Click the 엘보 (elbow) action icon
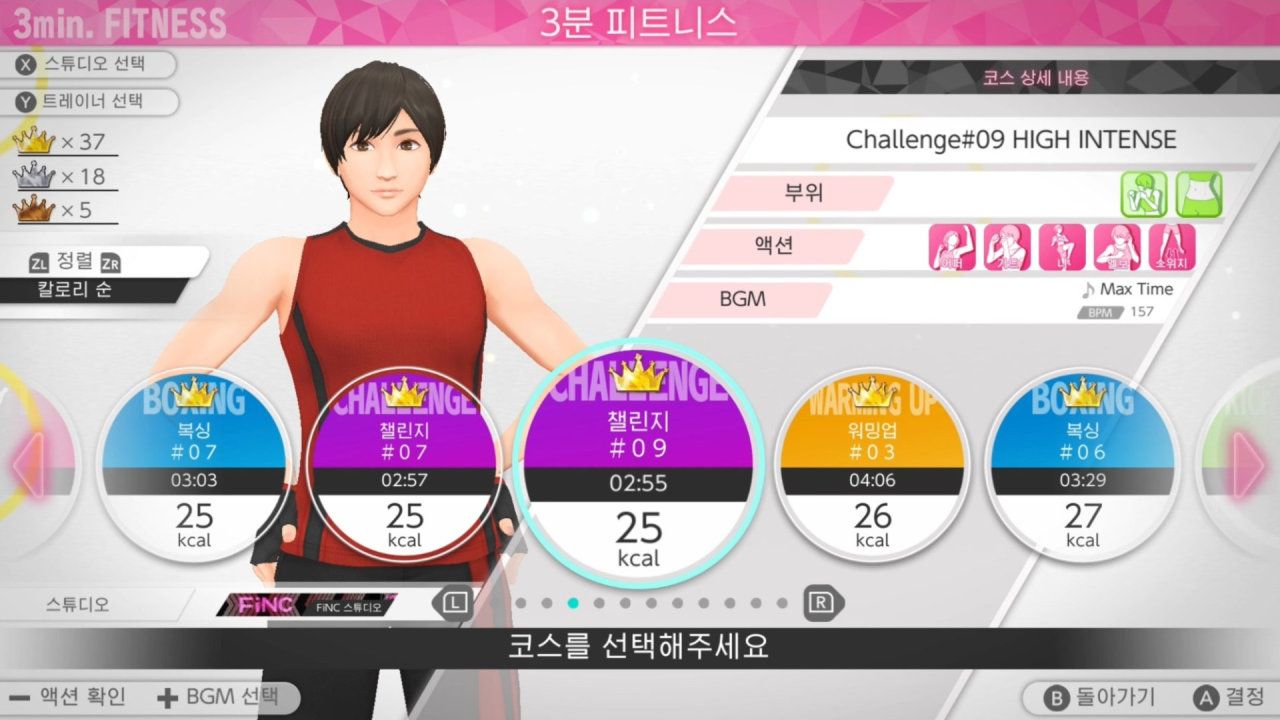 coord(1118,245)
